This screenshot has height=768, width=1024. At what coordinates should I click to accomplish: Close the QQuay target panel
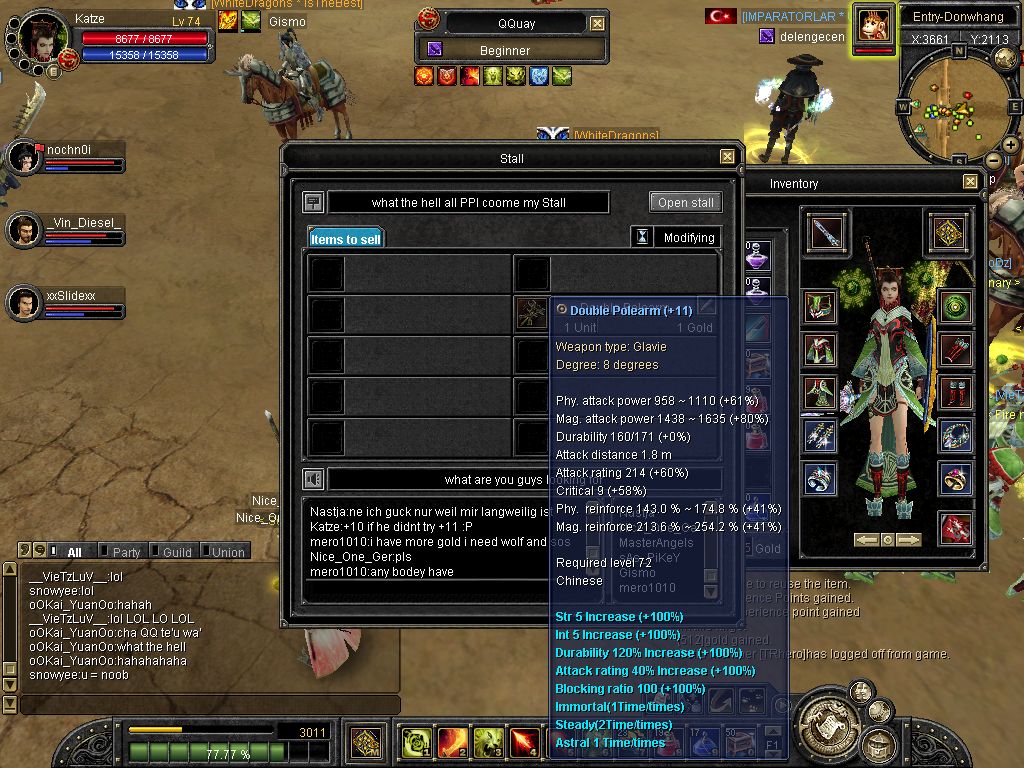(x=597, y=23)
